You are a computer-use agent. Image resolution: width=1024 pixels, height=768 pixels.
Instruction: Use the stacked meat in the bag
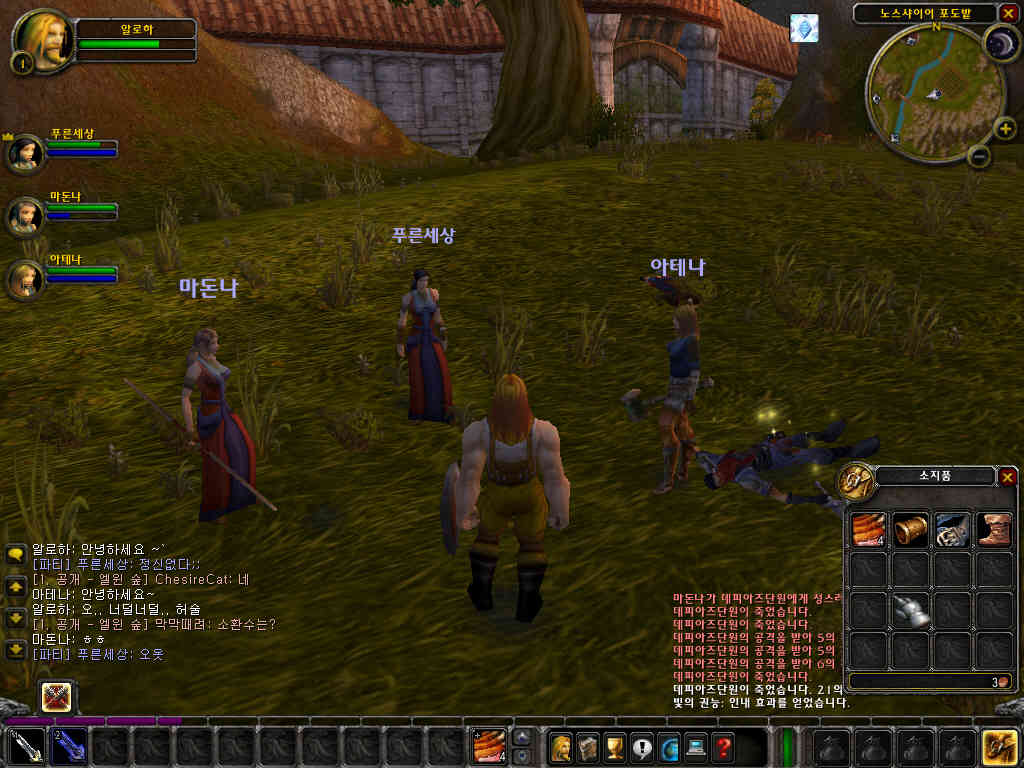[867, 531]
